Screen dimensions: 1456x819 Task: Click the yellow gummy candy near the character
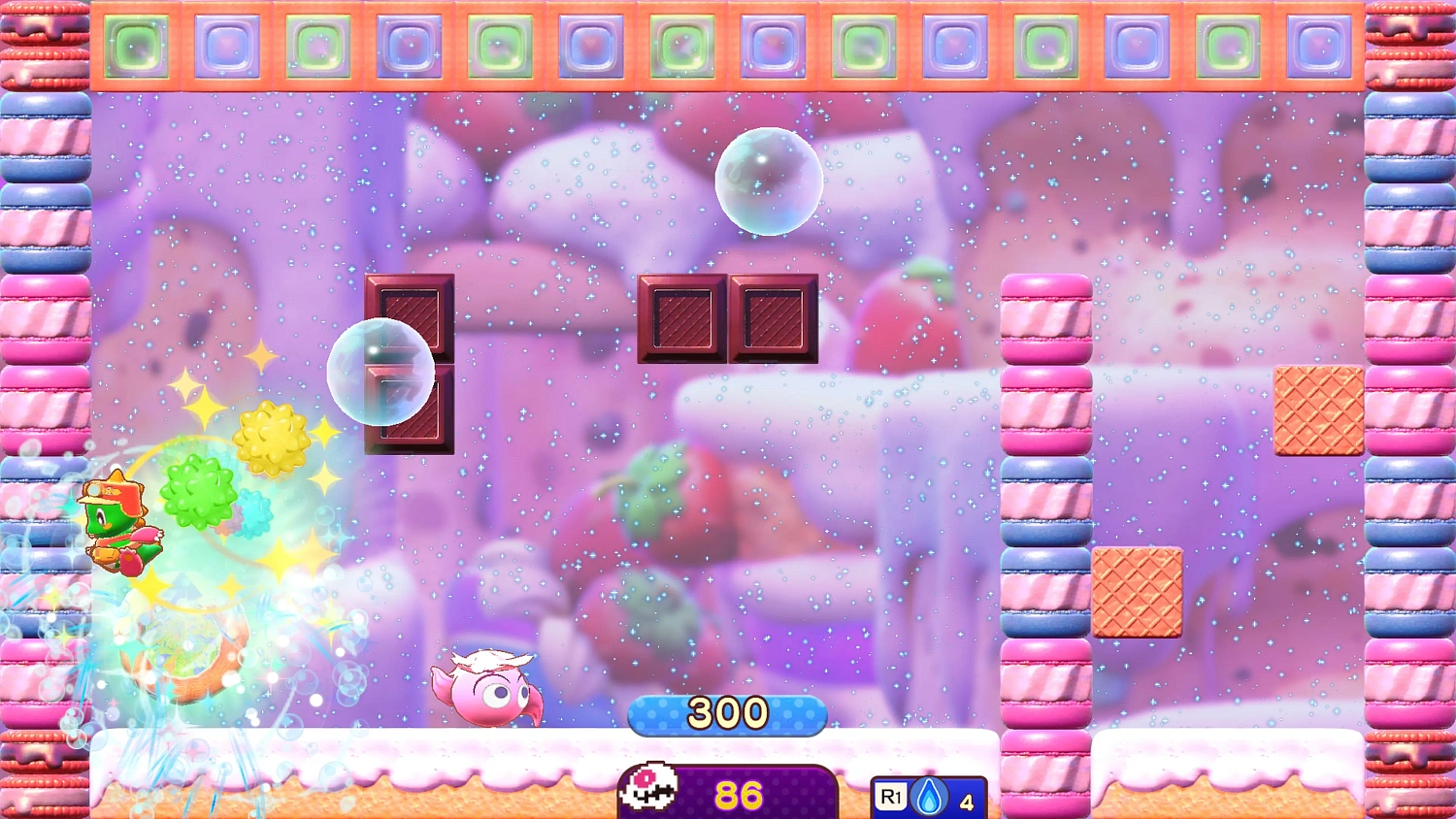pyautogui.click(x=270, y=439)
